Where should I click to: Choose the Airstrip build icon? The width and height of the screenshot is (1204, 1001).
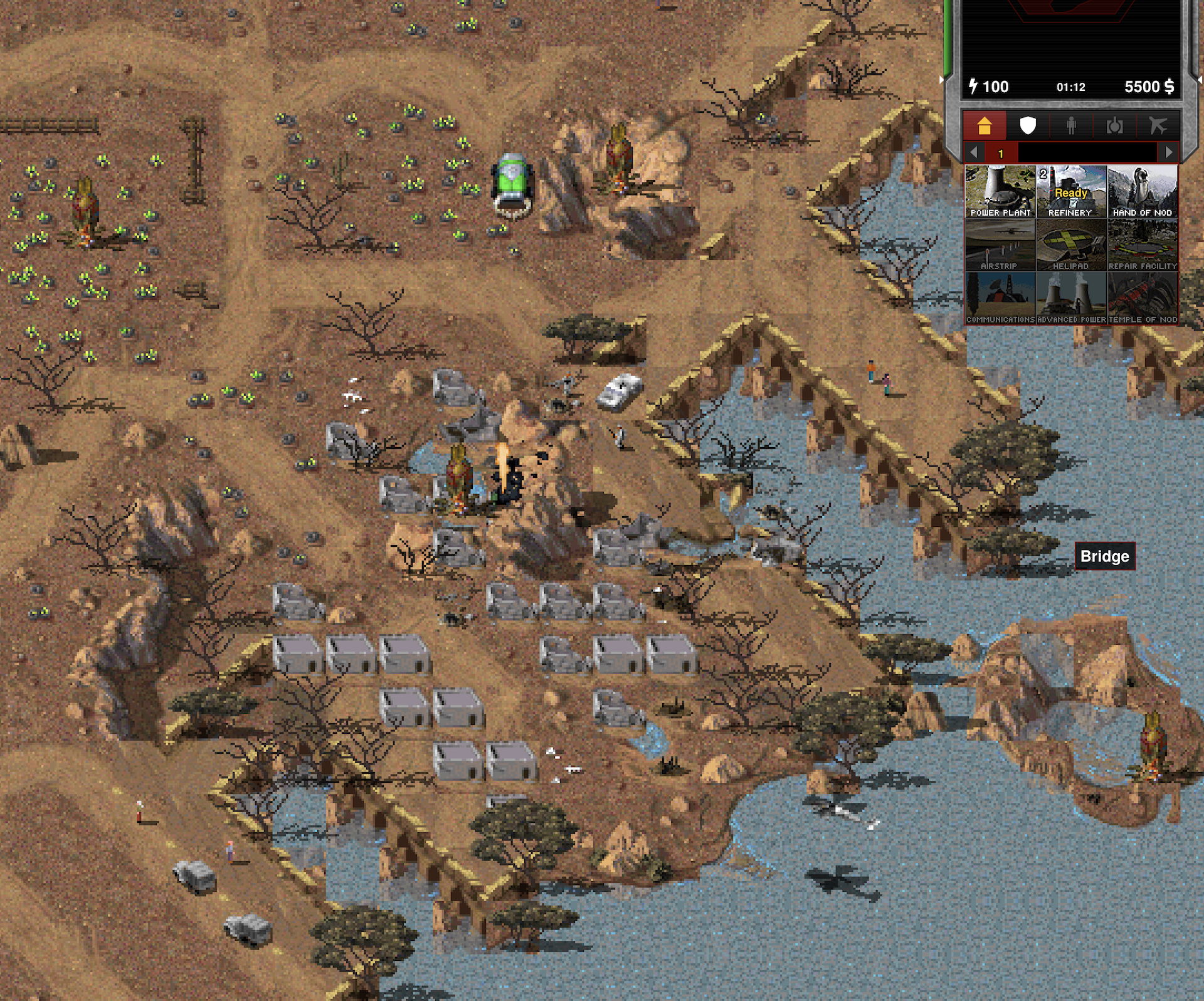pos(1000,245)
